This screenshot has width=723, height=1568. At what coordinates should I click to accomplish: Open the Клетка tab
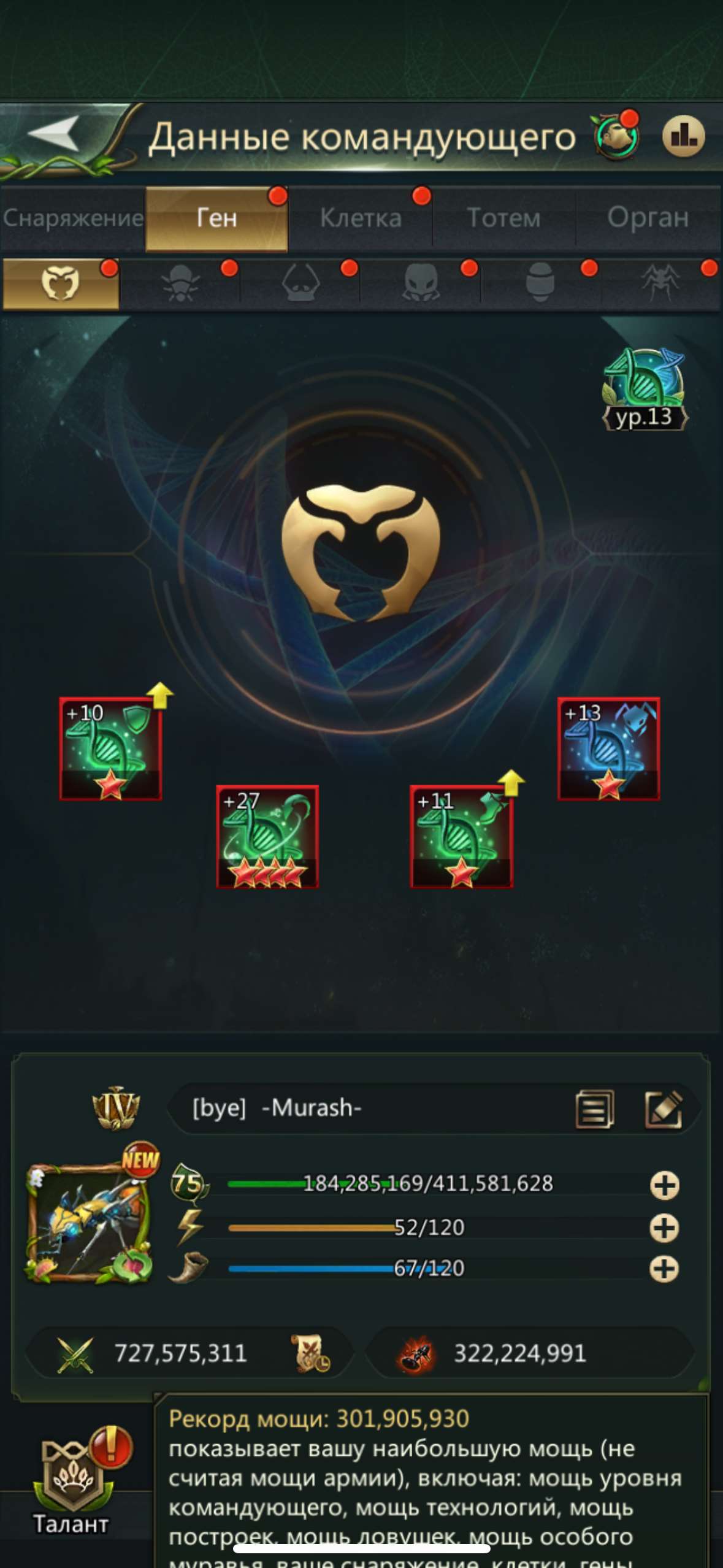(361, 218)
